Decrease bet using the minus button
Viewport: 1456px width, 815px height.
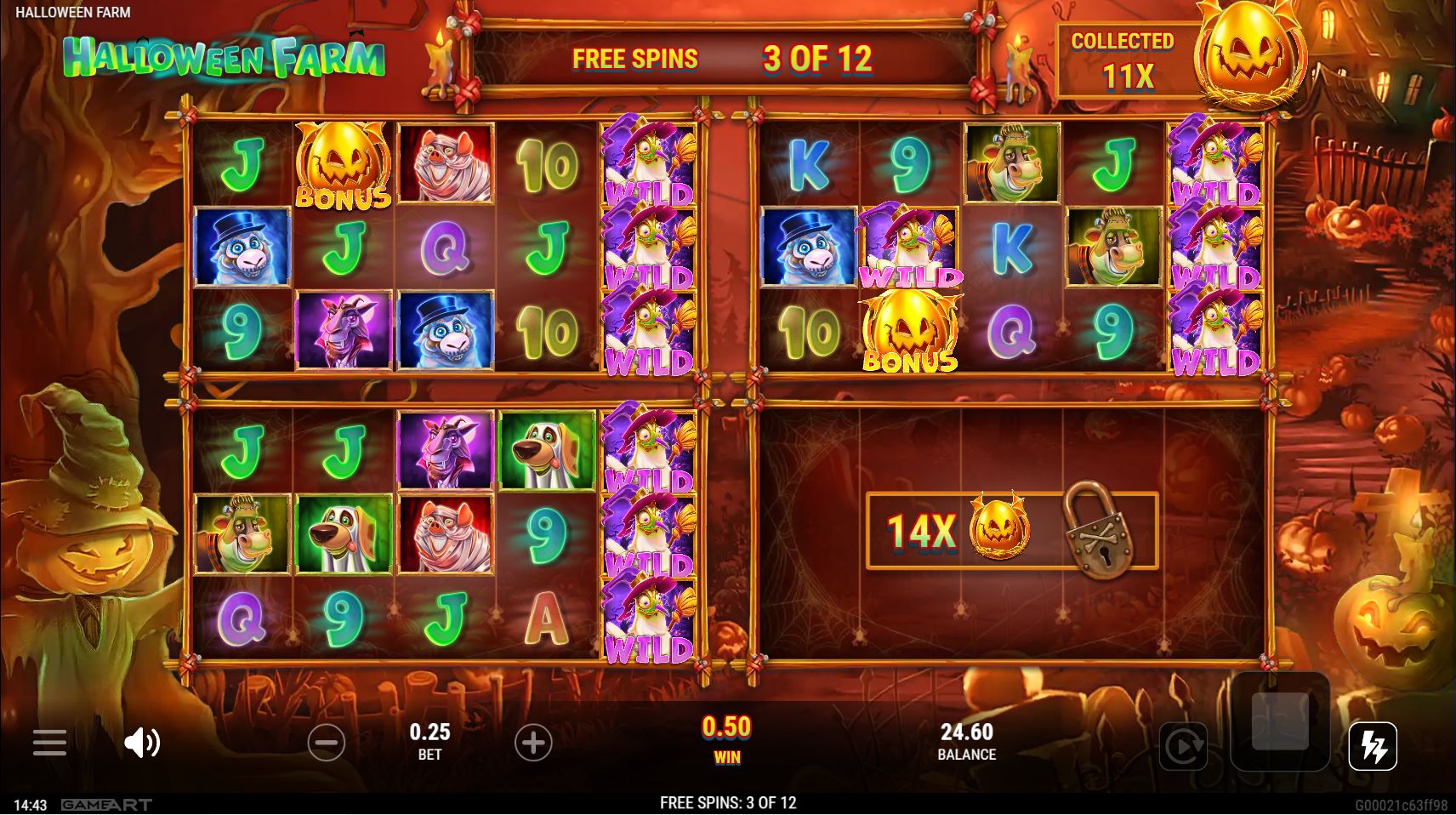click(x=327, y=742)
